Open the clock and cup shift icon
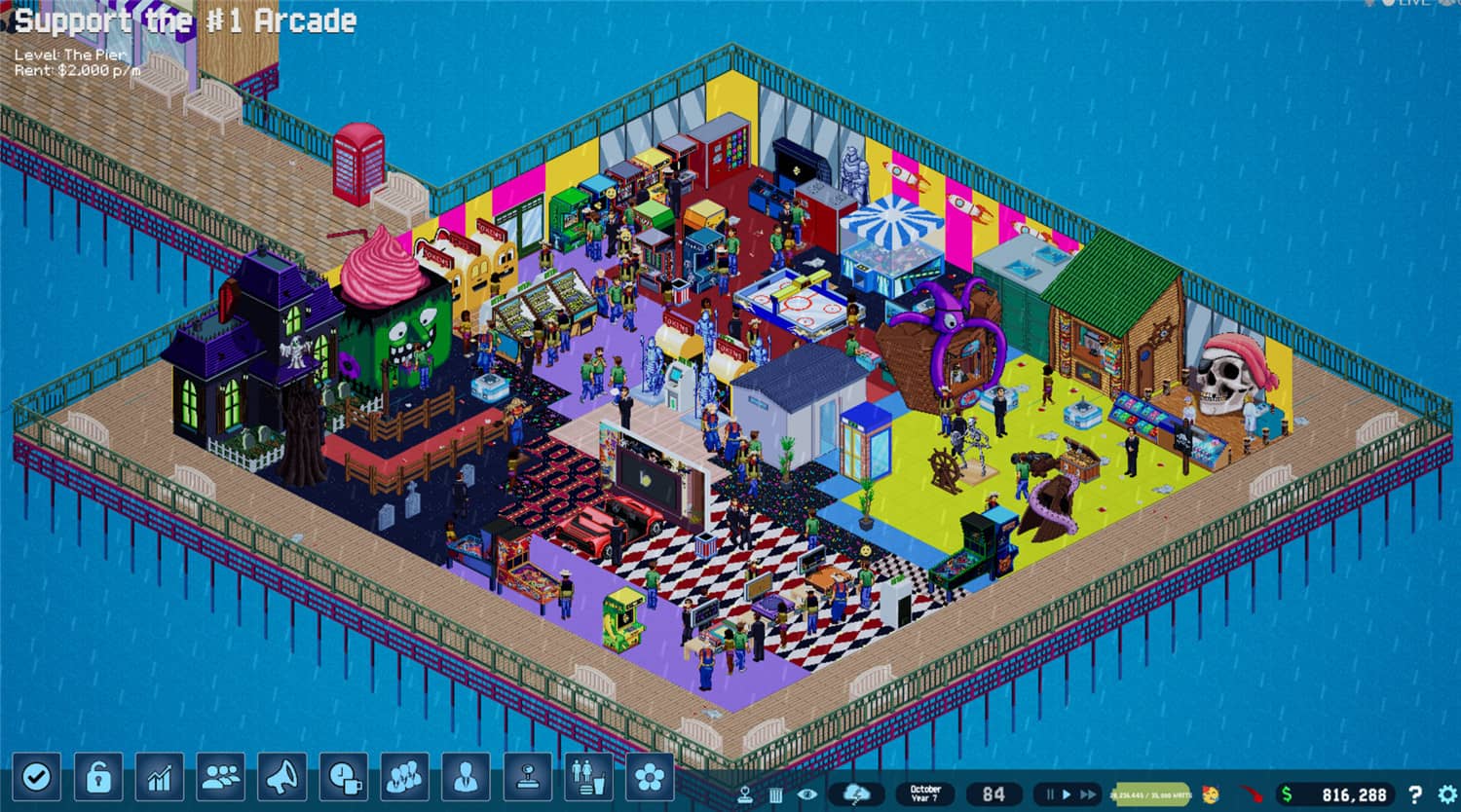Viewport: 1461px width, 812px height. [343, 776]
